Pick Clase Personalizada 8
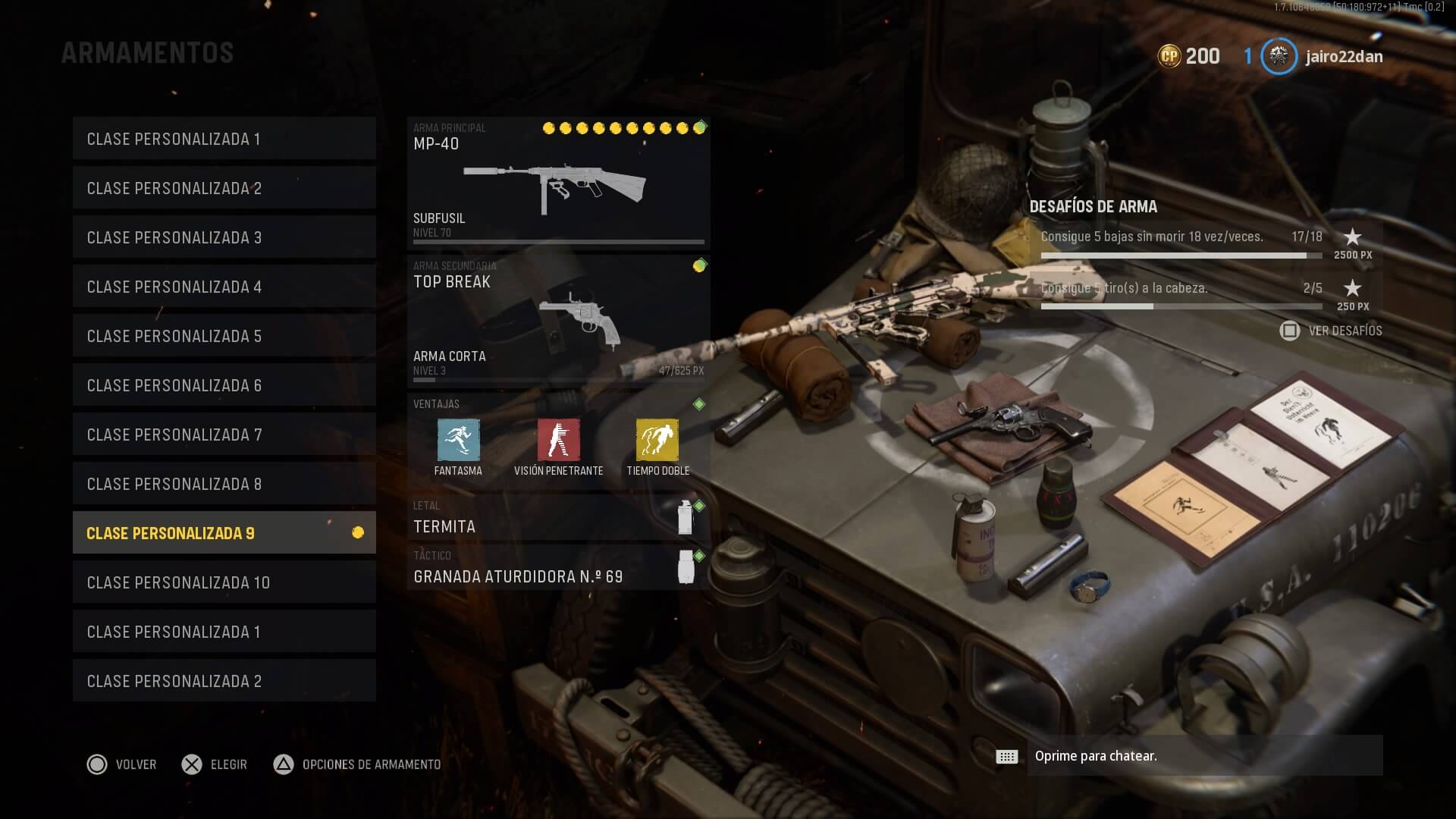This screenshot has height=819, width=1456. (x=224, y=484)
